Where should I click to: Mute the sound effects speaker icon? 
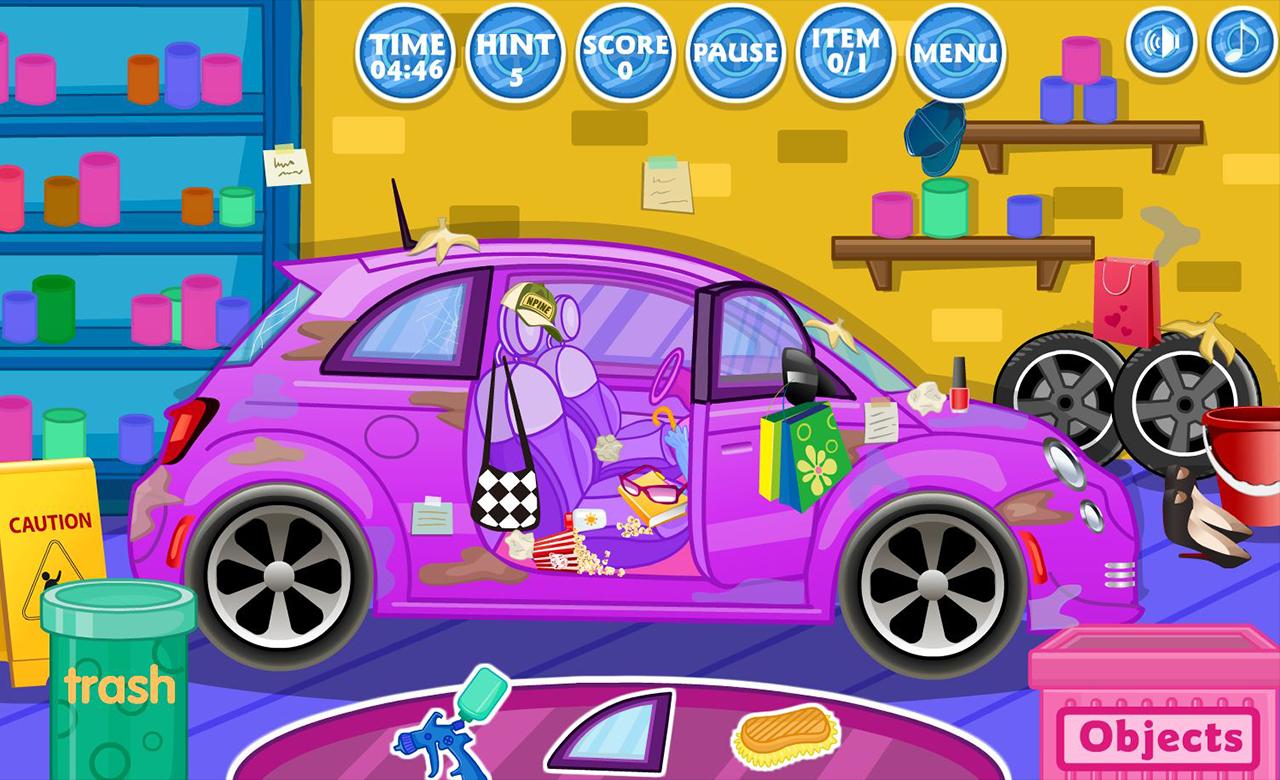point(1163,45)
